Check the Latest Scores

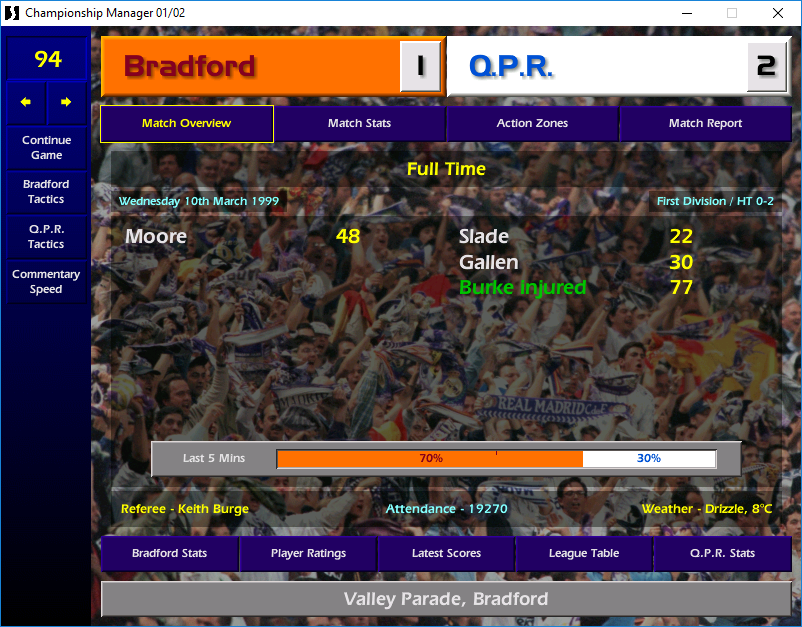(446, 553)
